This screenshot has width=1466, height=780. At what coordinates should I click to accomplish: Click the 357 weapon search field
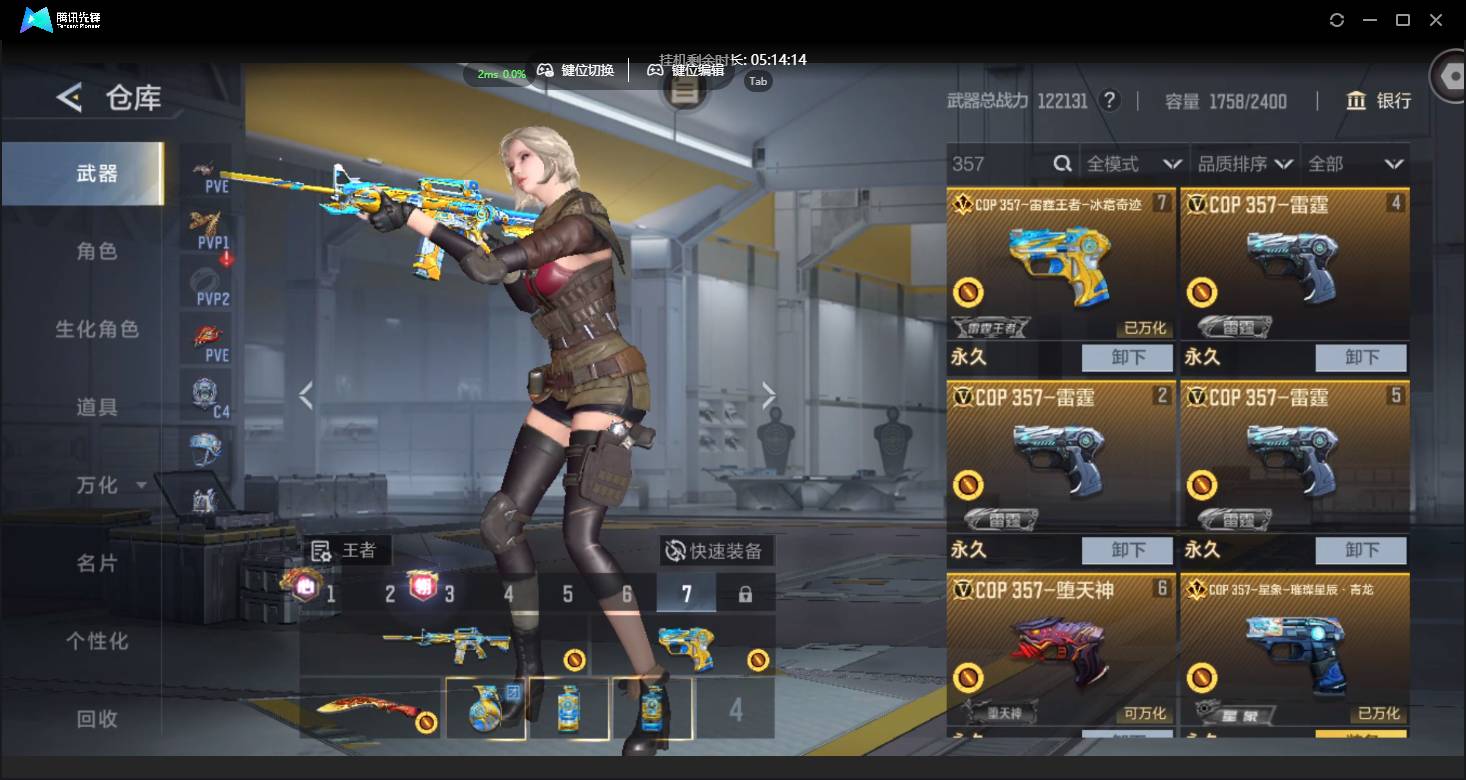click(1000, 164)
